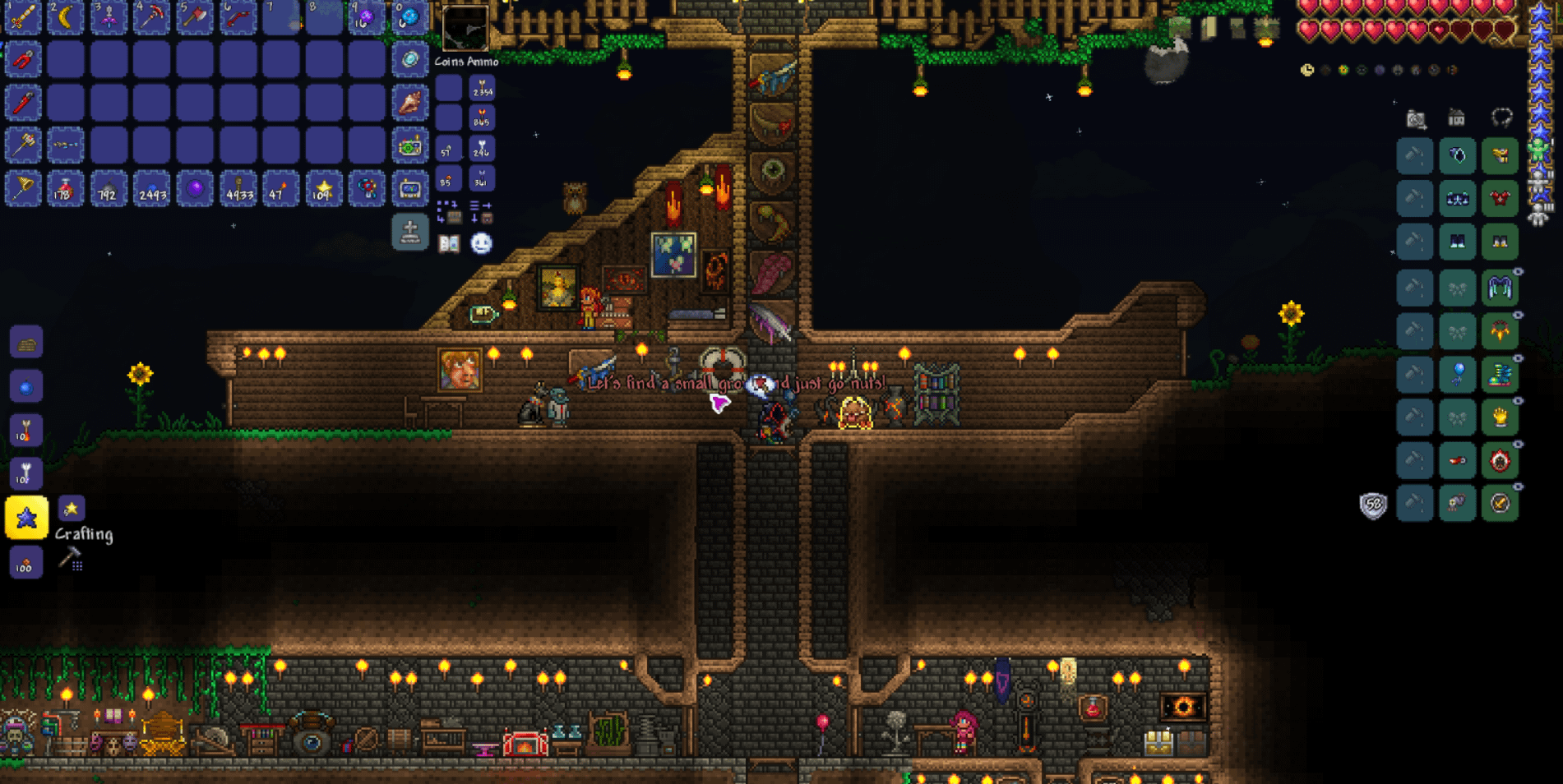Sort inventory with the sort button

pos(481,212)
